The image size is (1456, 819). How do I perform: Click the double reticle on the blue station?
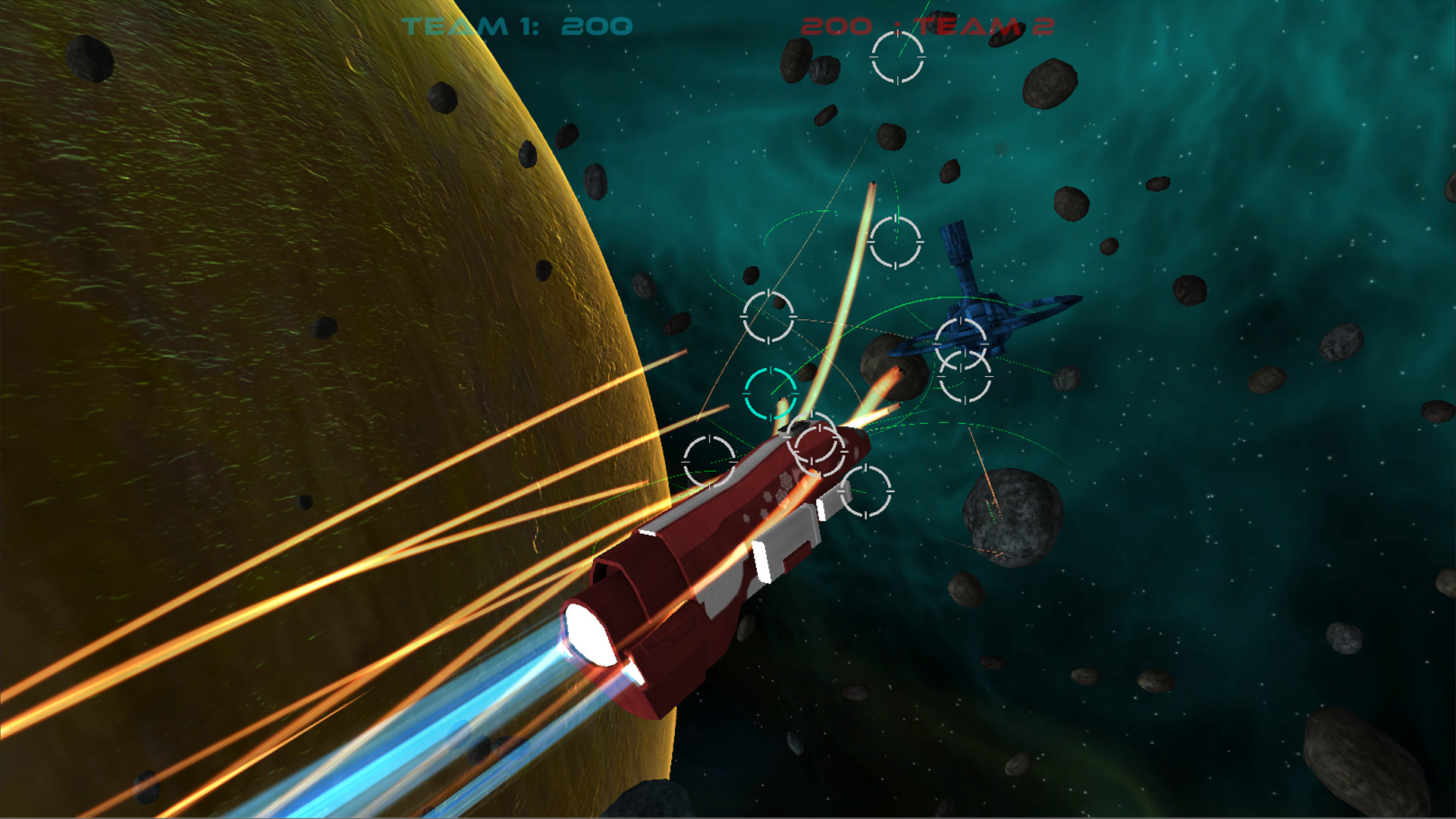point(965,356)
